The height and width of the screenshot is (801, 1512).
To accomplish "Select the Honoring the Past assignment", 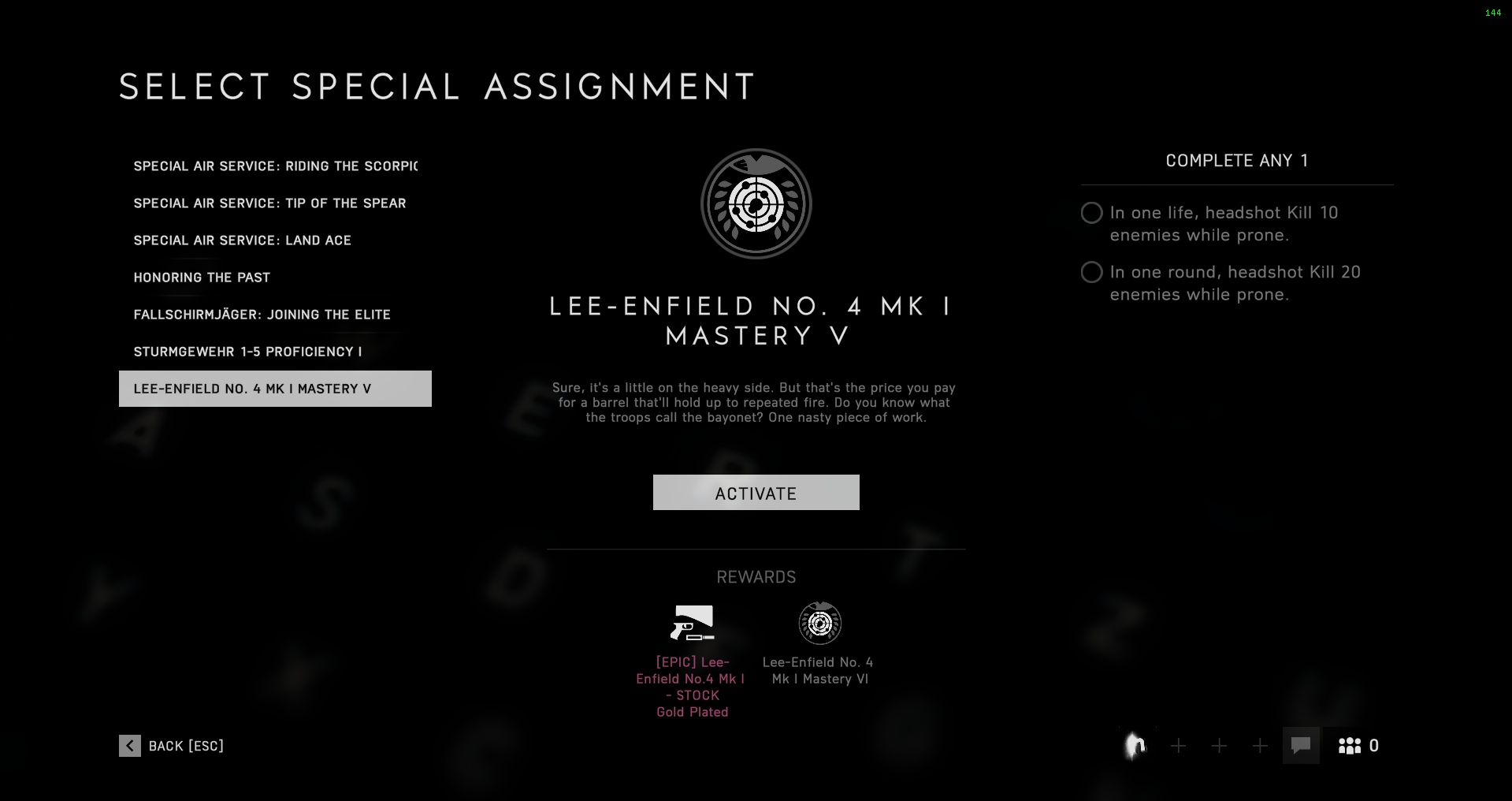I will 202,278.
